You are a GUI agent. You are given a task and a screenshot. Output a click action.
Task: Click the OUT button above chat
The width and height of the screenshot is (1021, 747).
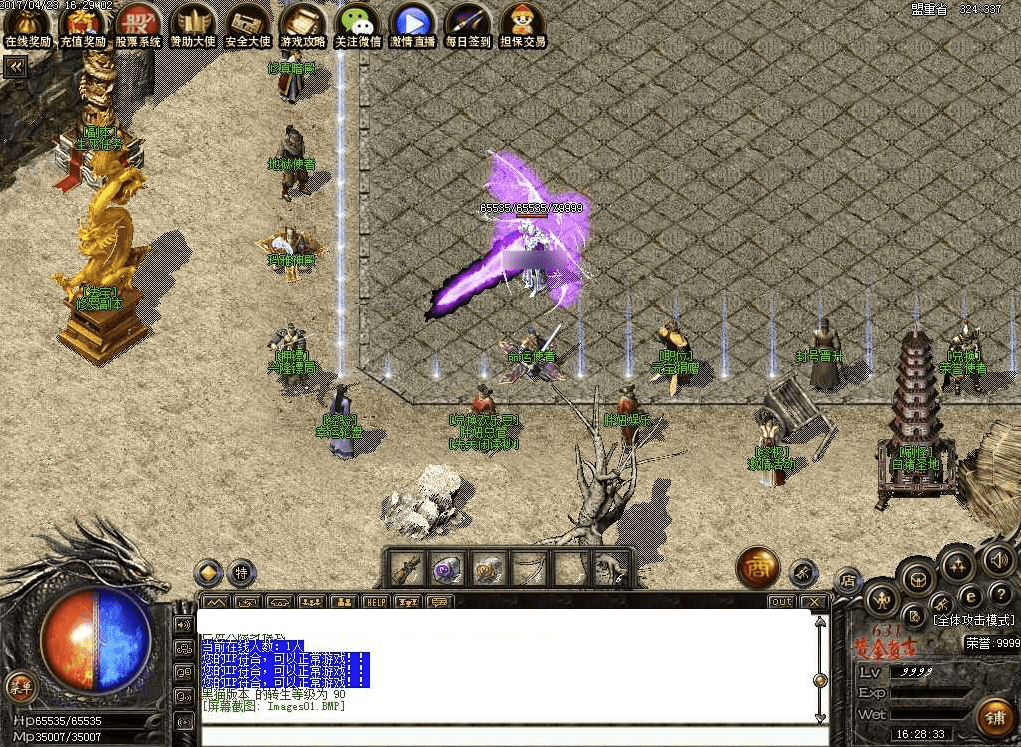[781, 602]
